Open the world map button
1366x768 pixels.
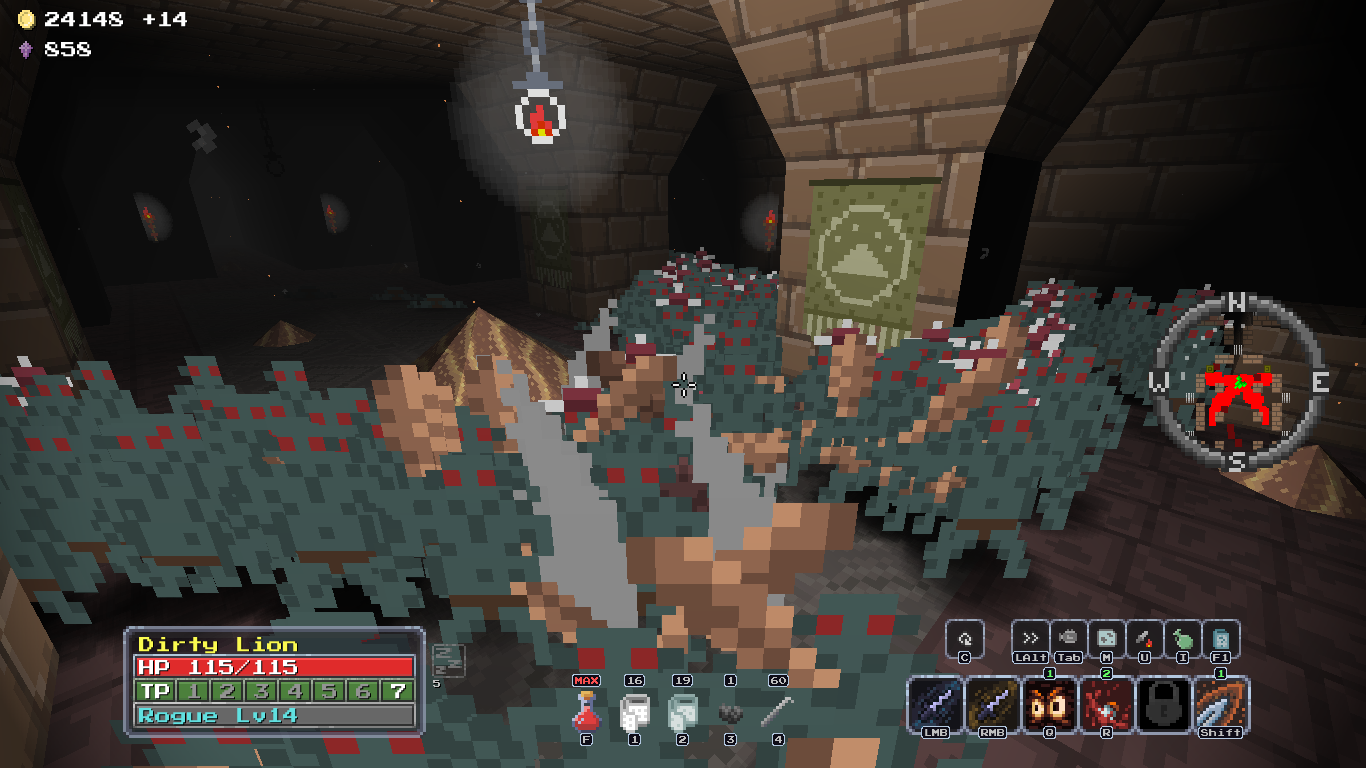click(x=1106, y=639)
